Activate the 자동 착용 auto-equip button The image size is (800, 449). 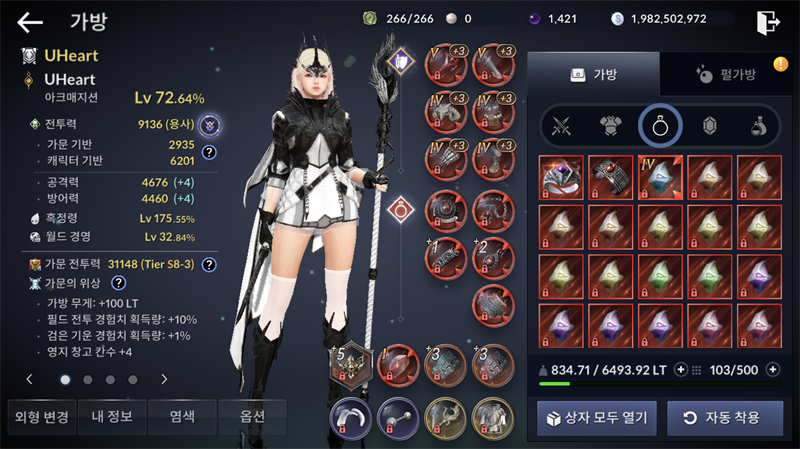click(x=724, y=417)
